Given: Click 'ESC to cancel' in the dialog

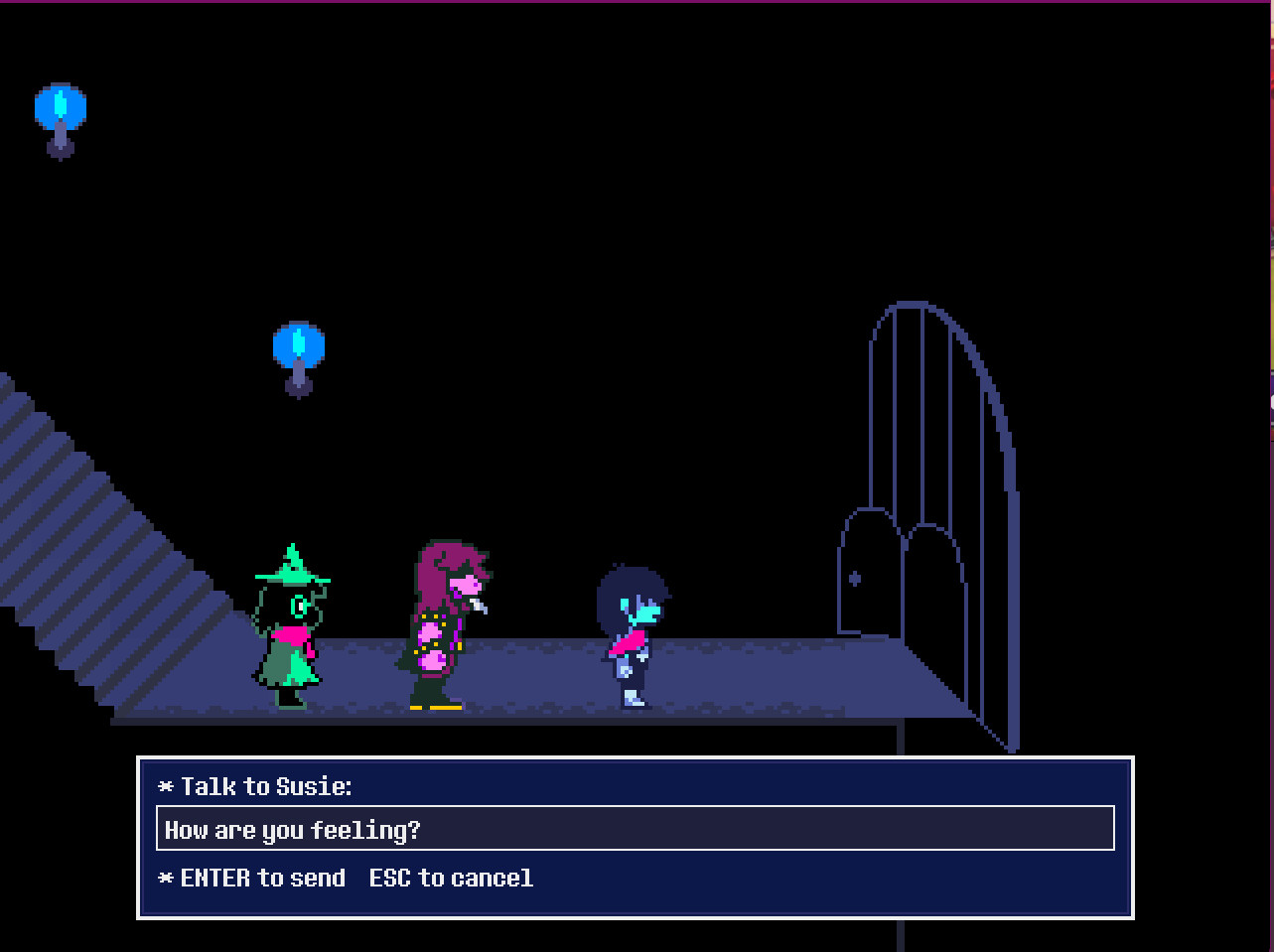Looking at the screenshot, I should (452, 878).
